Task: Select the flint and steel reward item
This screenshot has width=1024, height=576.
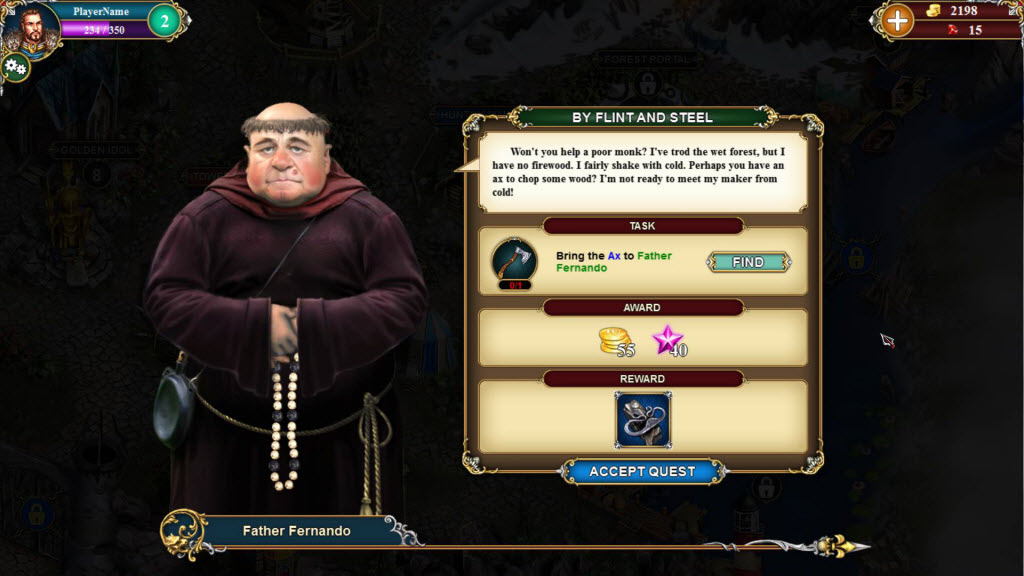Action: 643,419
